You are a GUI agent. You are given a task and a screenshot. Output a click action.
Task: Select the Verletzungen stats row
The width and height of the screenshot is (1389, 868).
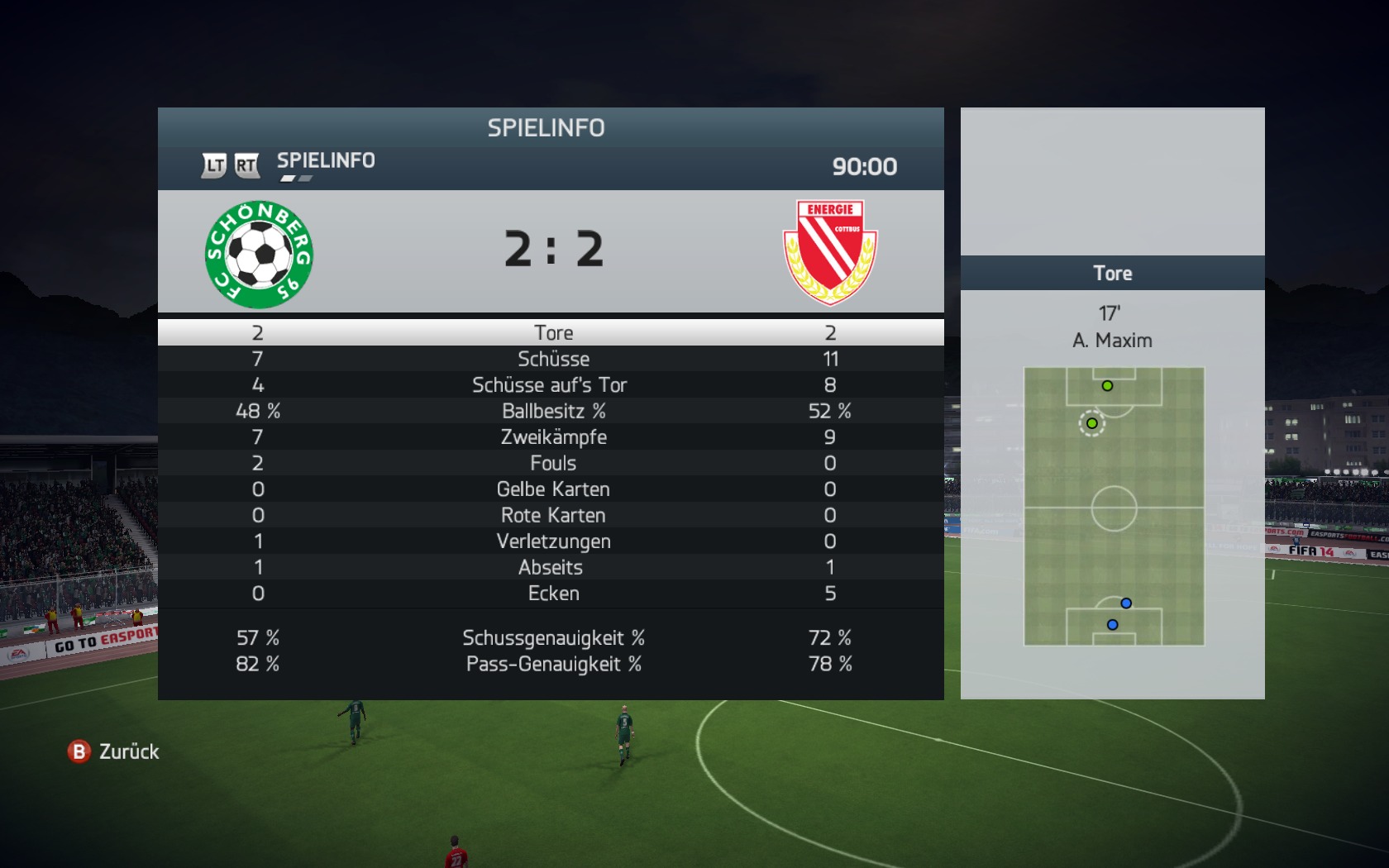[551, 541]
